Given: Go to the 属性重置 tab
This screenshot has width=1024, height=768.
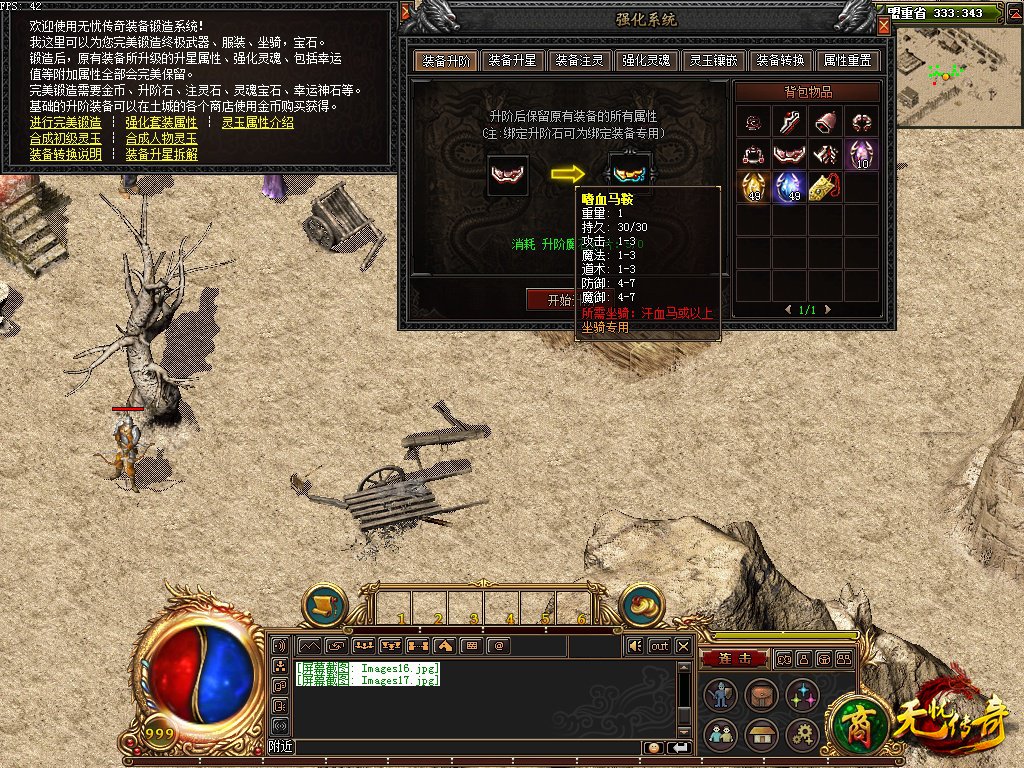Looking at the screenshot, I should [846, 60].
